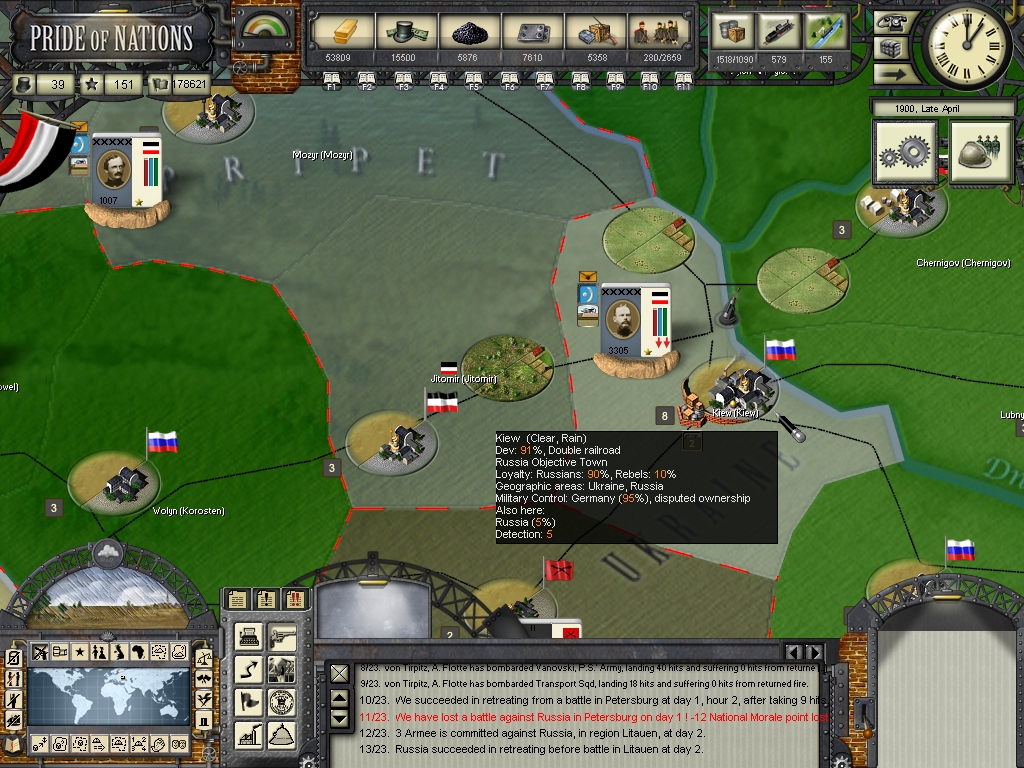Close the message log with X
The height and width of the screenshot is (768, 1024).
pos(340,674)
